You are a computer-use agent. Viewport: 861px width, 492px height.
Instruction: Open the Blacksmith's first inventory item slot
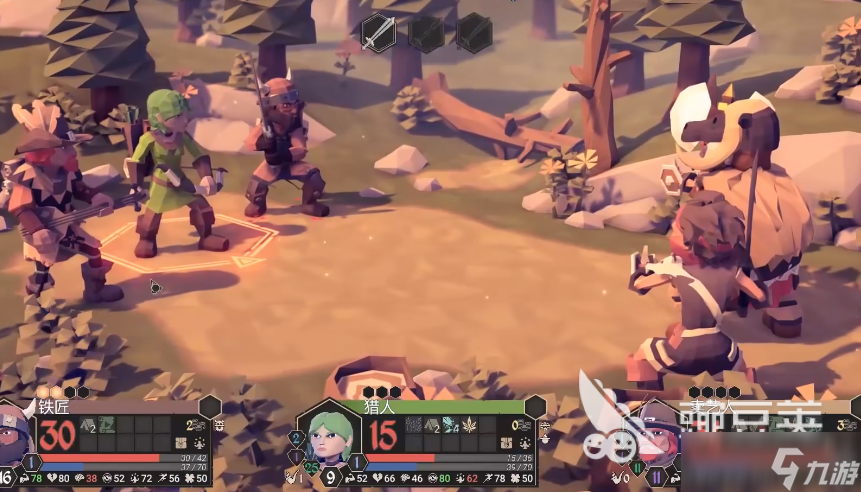(88, 425)
